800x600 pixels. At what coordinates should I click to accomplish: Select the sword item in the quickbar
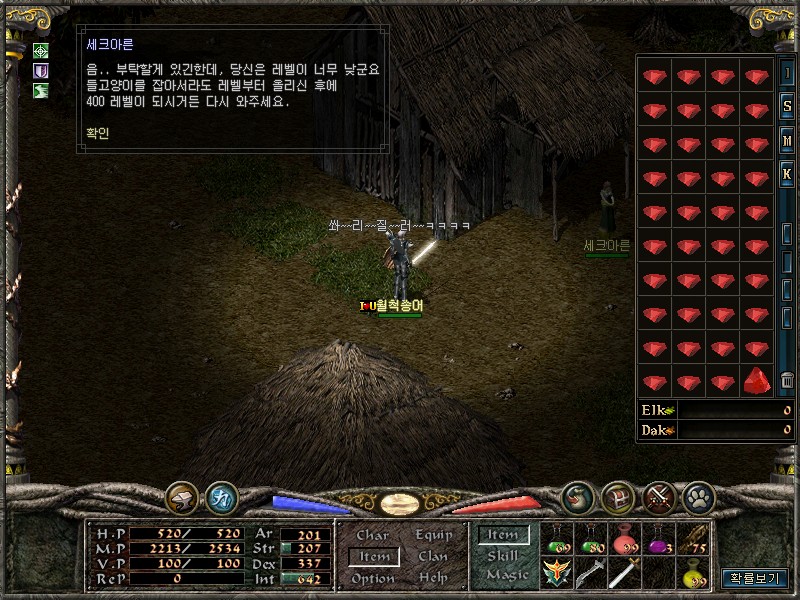click(624, 573)
